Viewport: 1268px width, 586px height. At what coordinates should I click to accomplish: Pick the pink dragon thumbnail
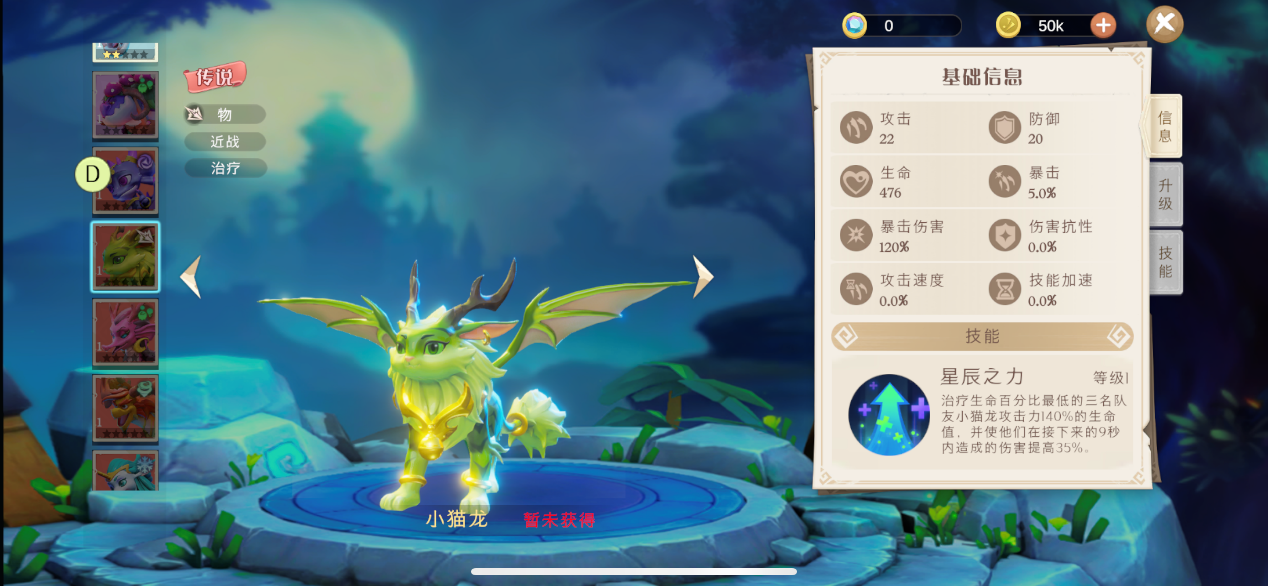coord(125,331)
